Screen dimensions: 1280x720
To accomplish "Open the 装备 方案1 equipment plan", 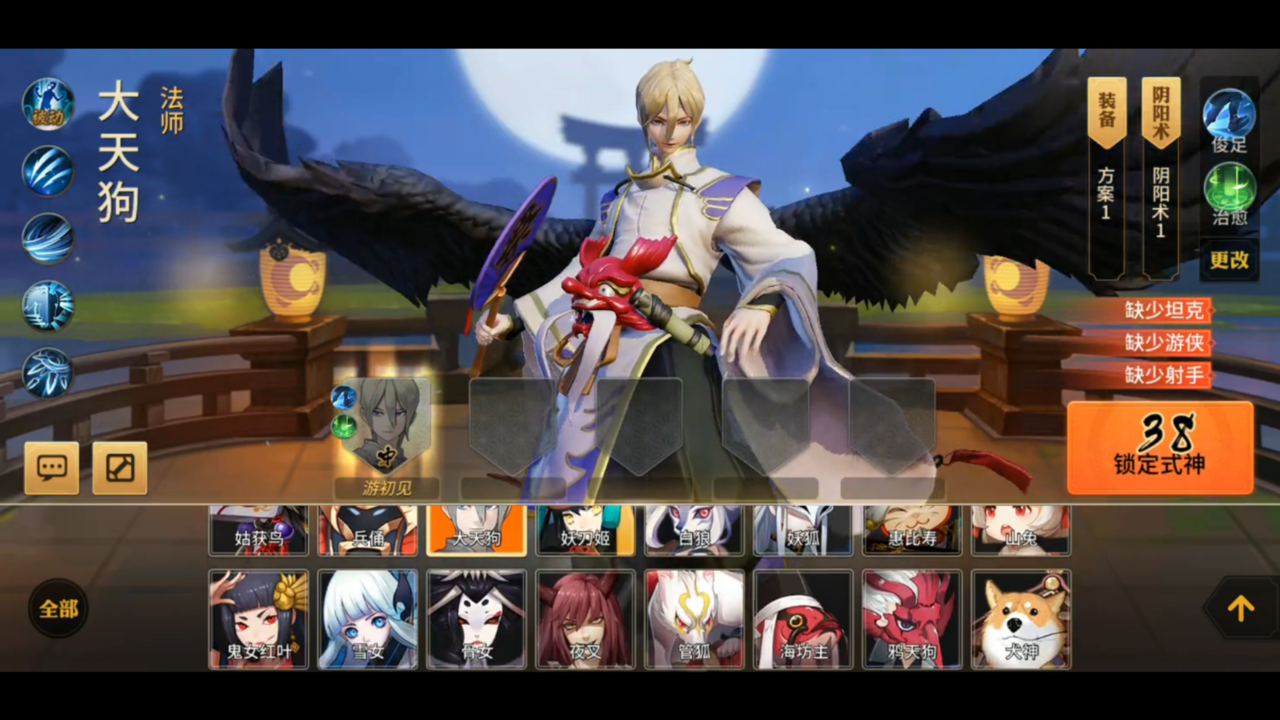I will (1106, 178).
